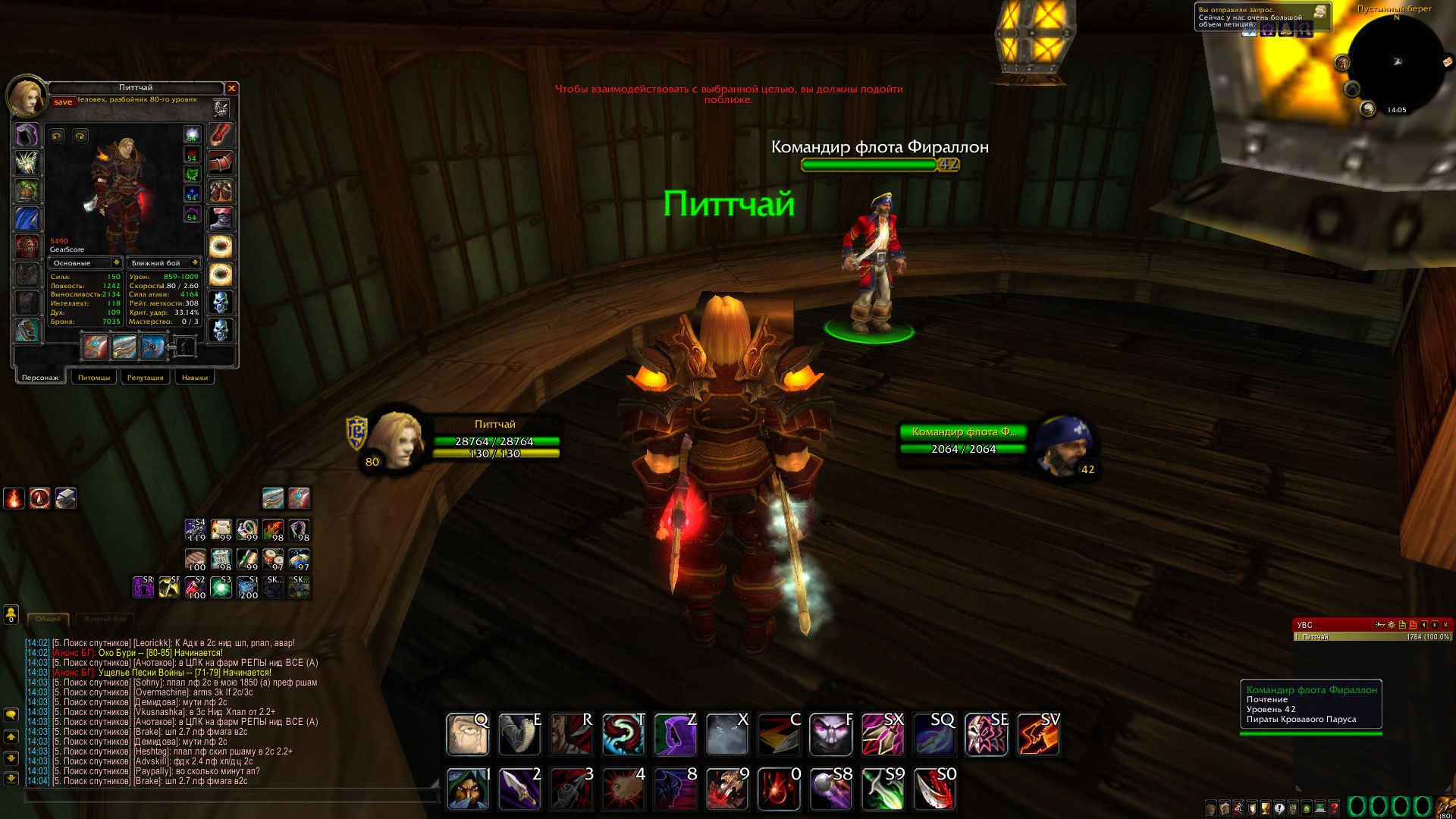Open the Основные stats dropdown
Viewport: 1456px width, 819px height.
coord(117,263)
